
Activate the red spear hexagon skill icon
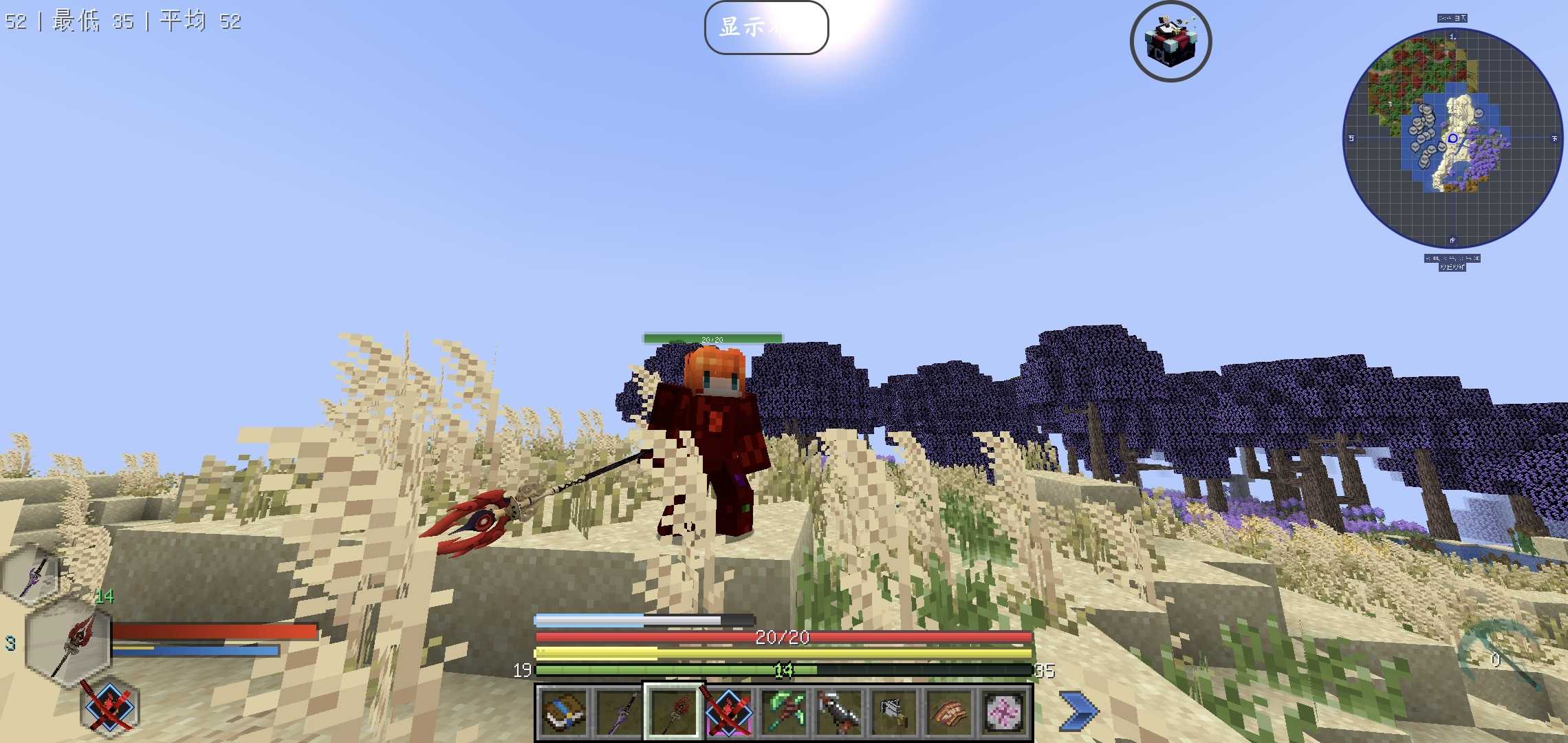(69, 643)
